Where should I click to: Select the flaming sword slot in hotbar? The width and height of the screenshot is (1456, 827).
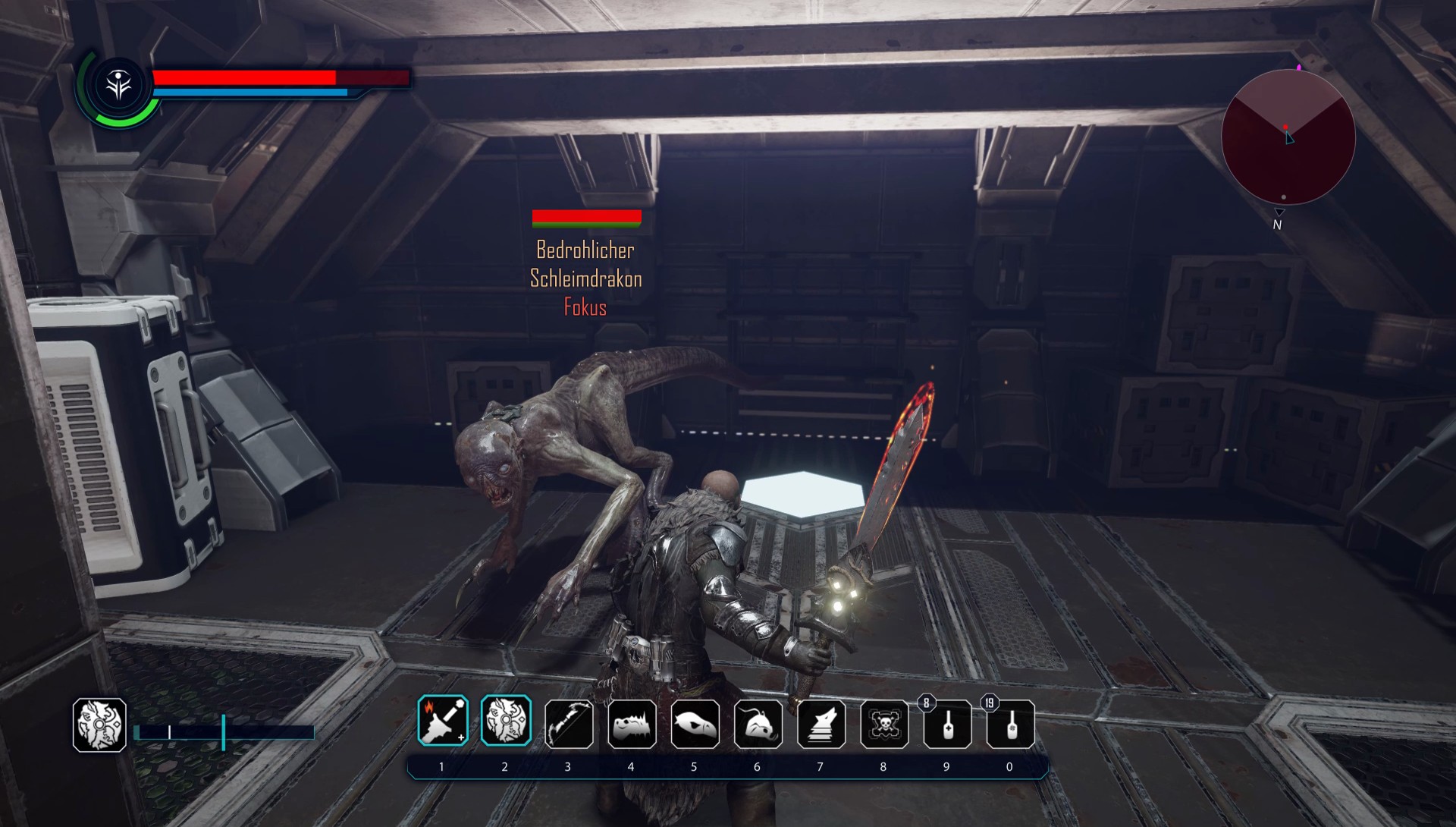tap(443, 721)
